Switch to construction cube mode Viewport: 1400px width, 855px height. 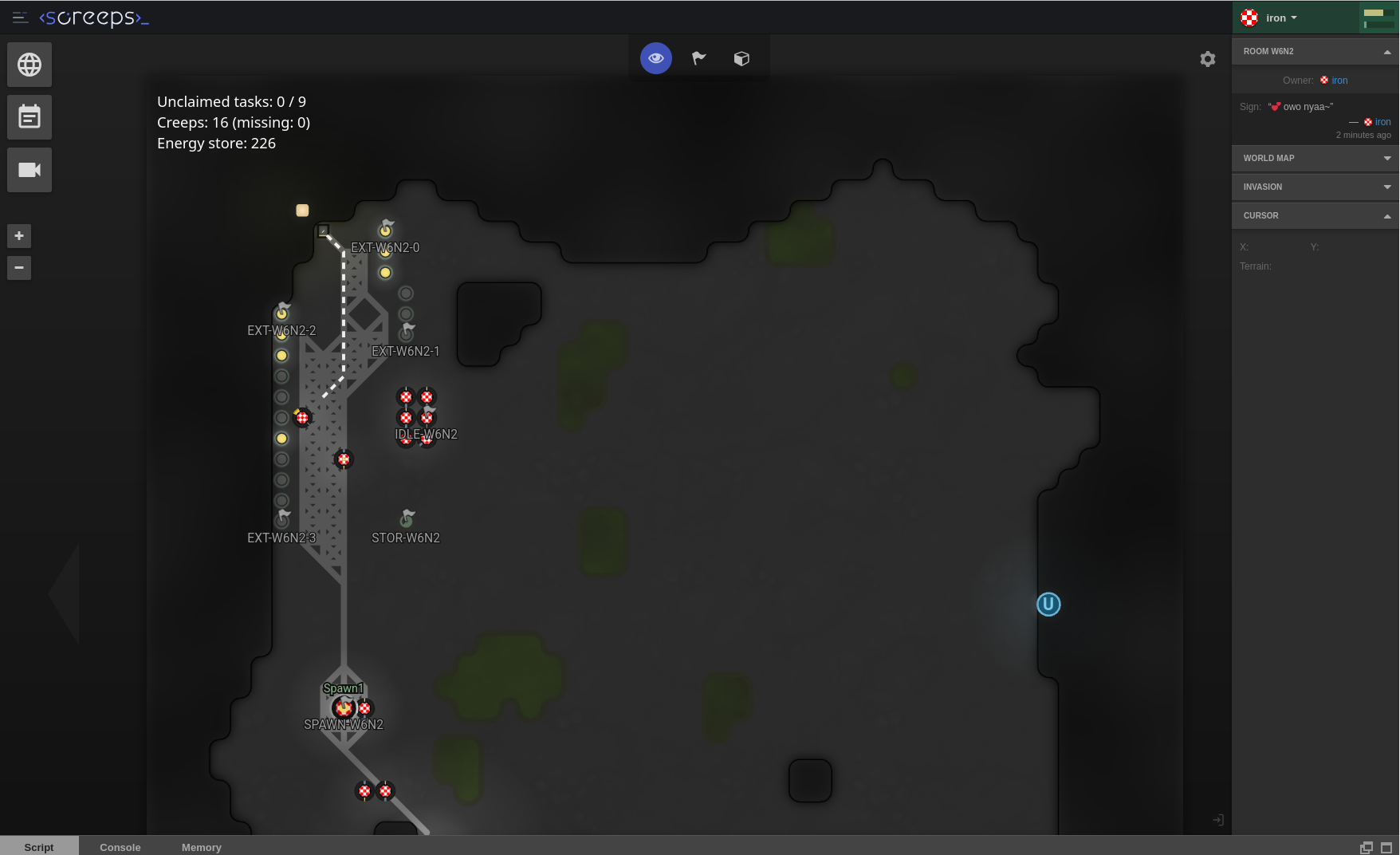tap(741, 57)
